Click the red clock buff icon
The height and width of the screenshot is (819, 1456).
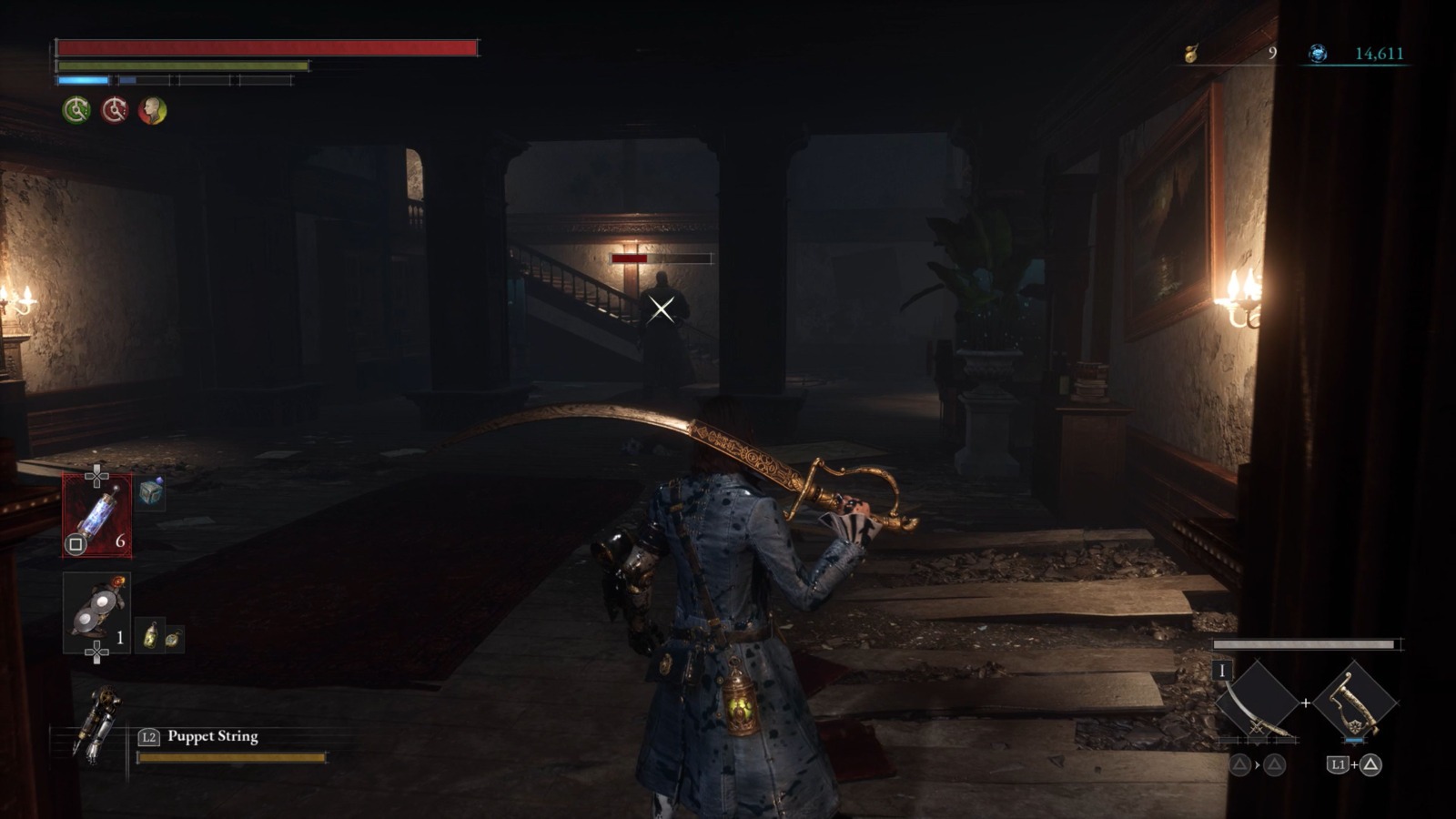pos(115,110)
